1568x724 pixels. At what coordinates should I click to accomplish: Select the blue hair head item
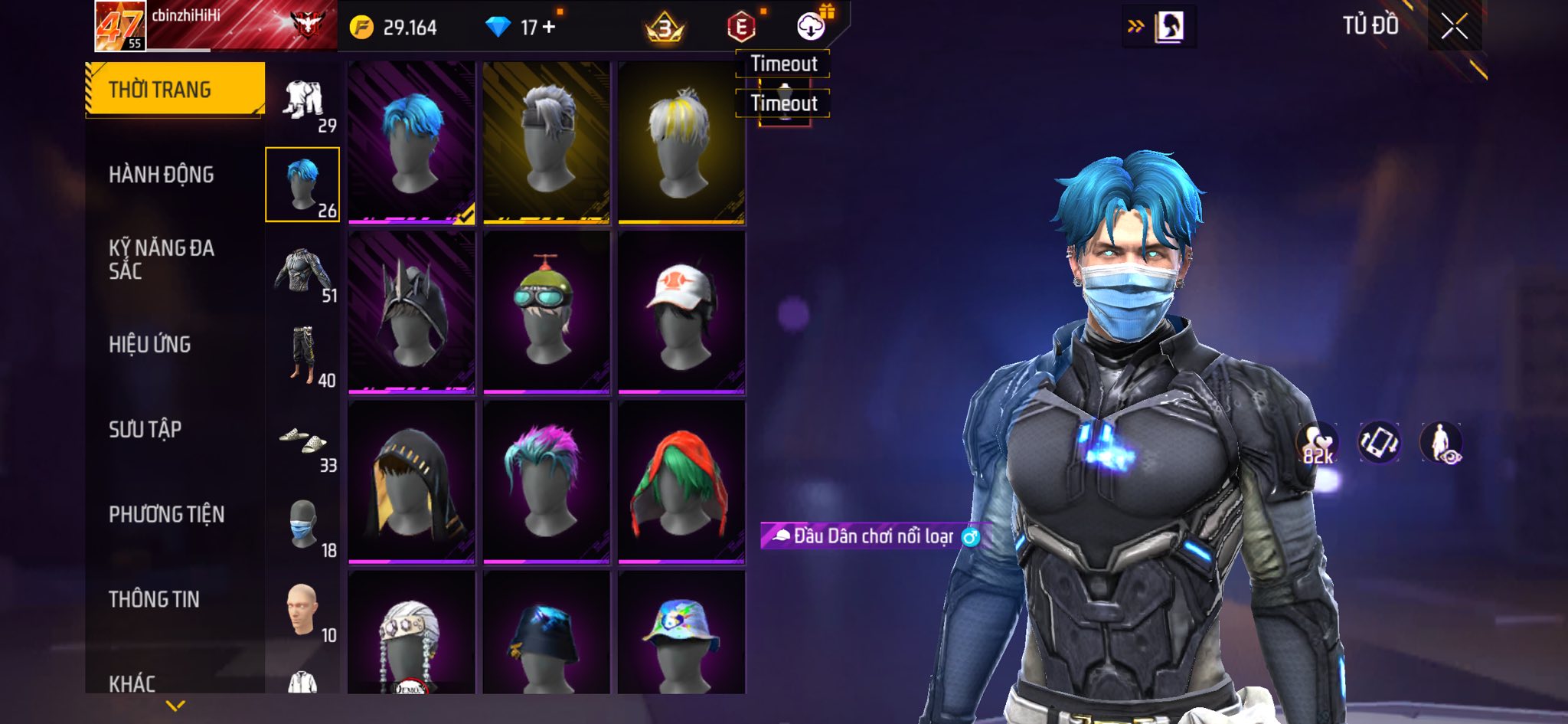click(x=412, y=143)
